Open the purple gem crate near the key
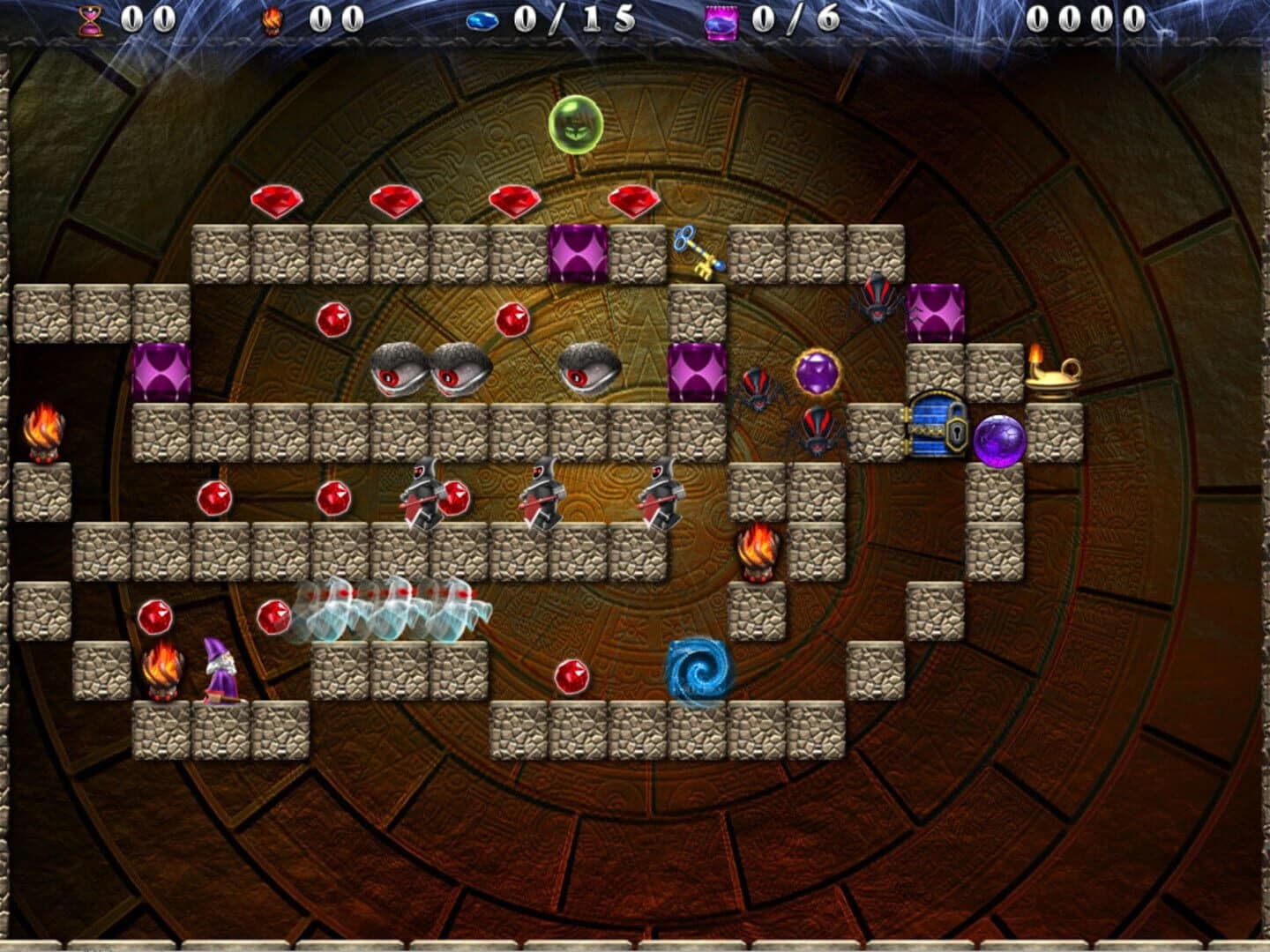Image resolution: width=1270 pixels, height=952 pixels. 578,251
